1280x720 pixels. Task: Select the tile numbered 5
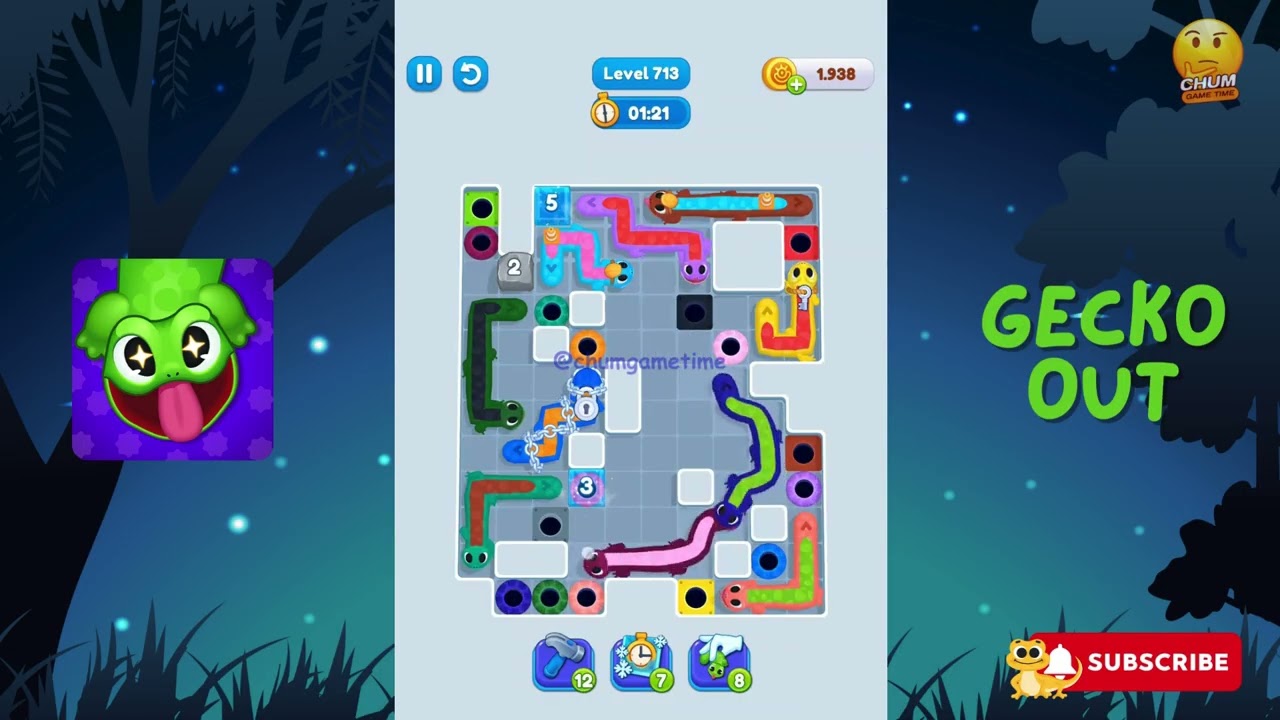tap(553, 204)
